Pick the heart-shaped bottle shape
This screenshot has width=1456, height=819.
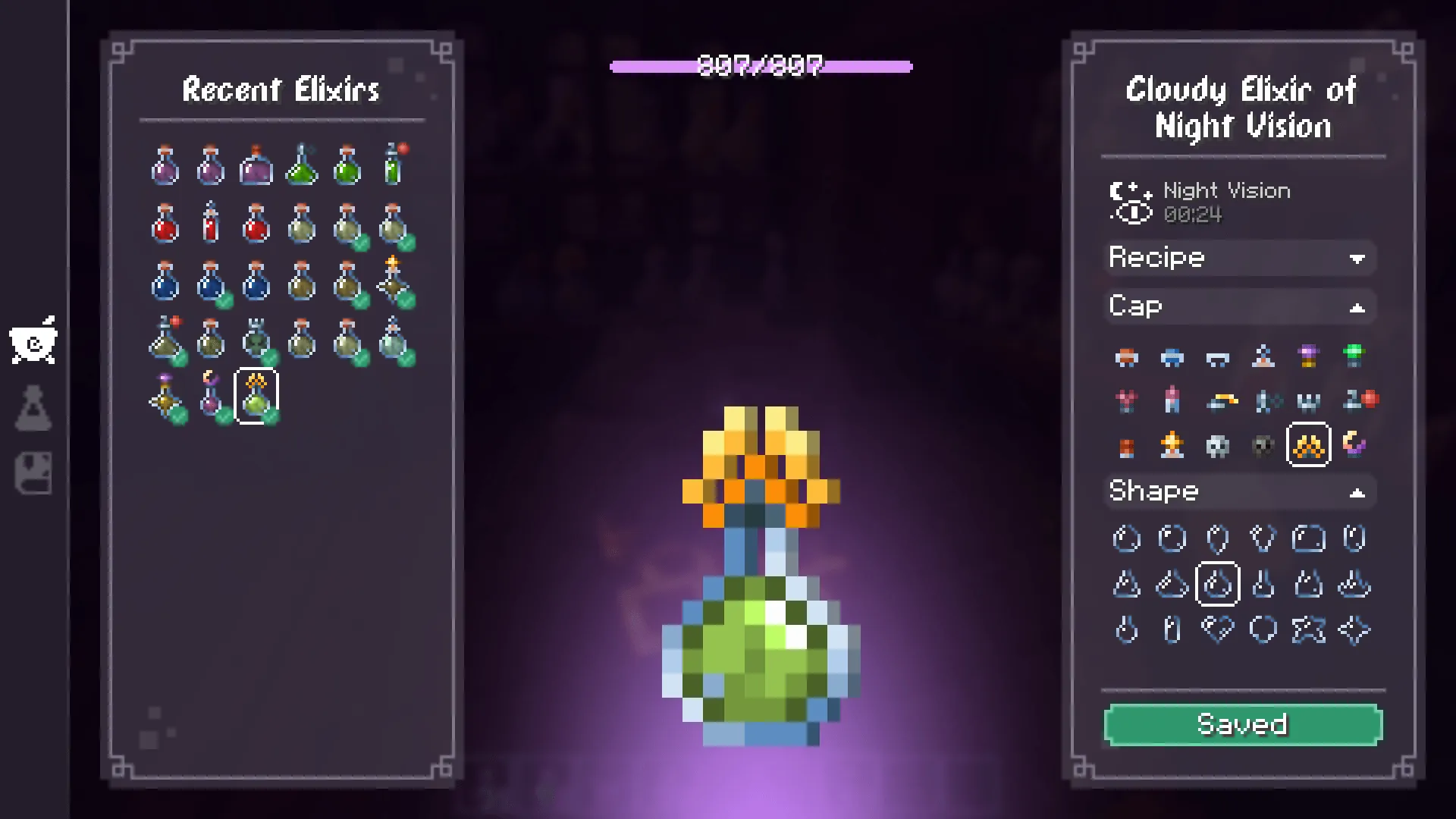(x=1219, y=629)
